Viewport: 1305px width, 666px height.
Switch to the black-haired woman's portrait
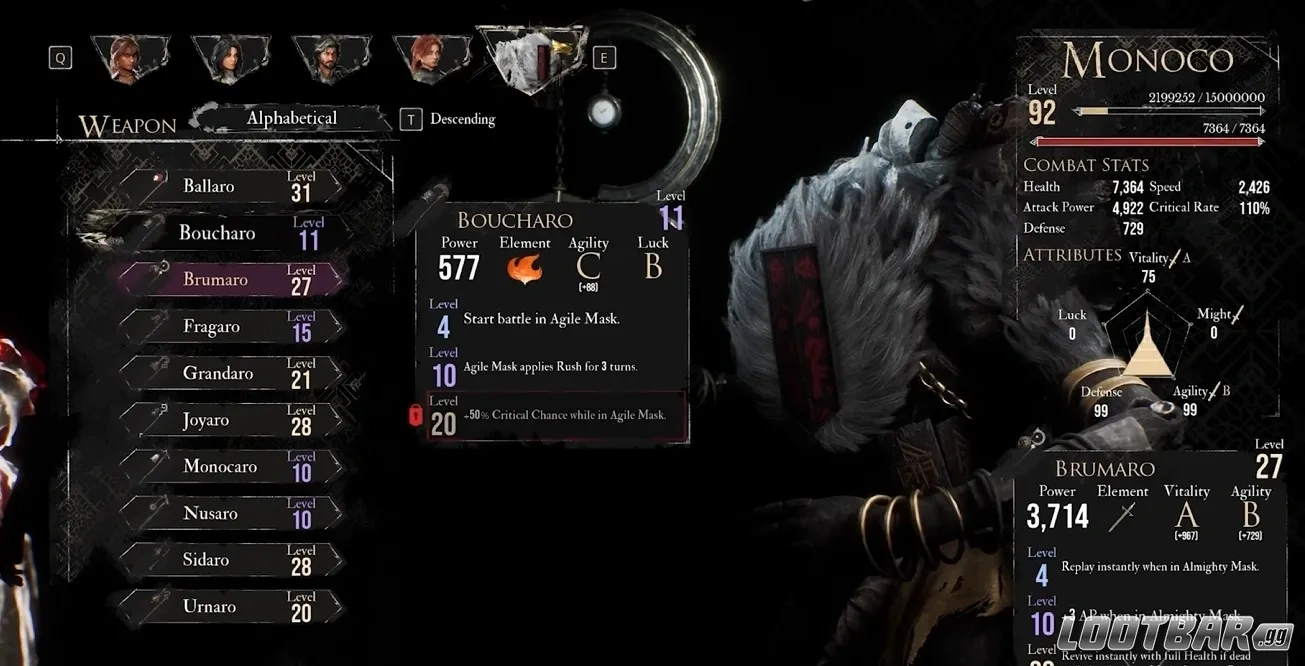[231, 58]
